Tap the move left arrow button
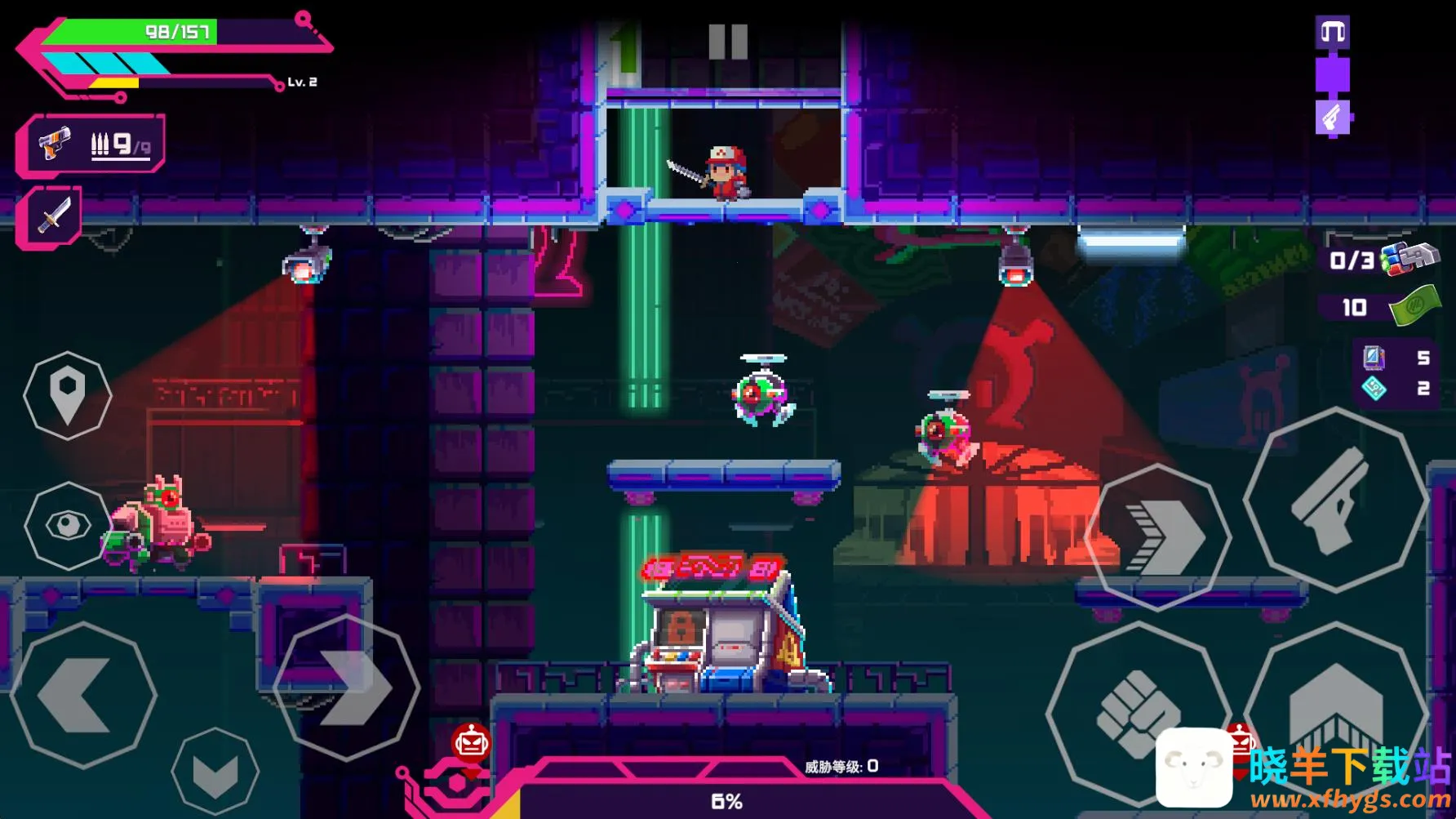The image size is (1456, 819). pos(82,696)
